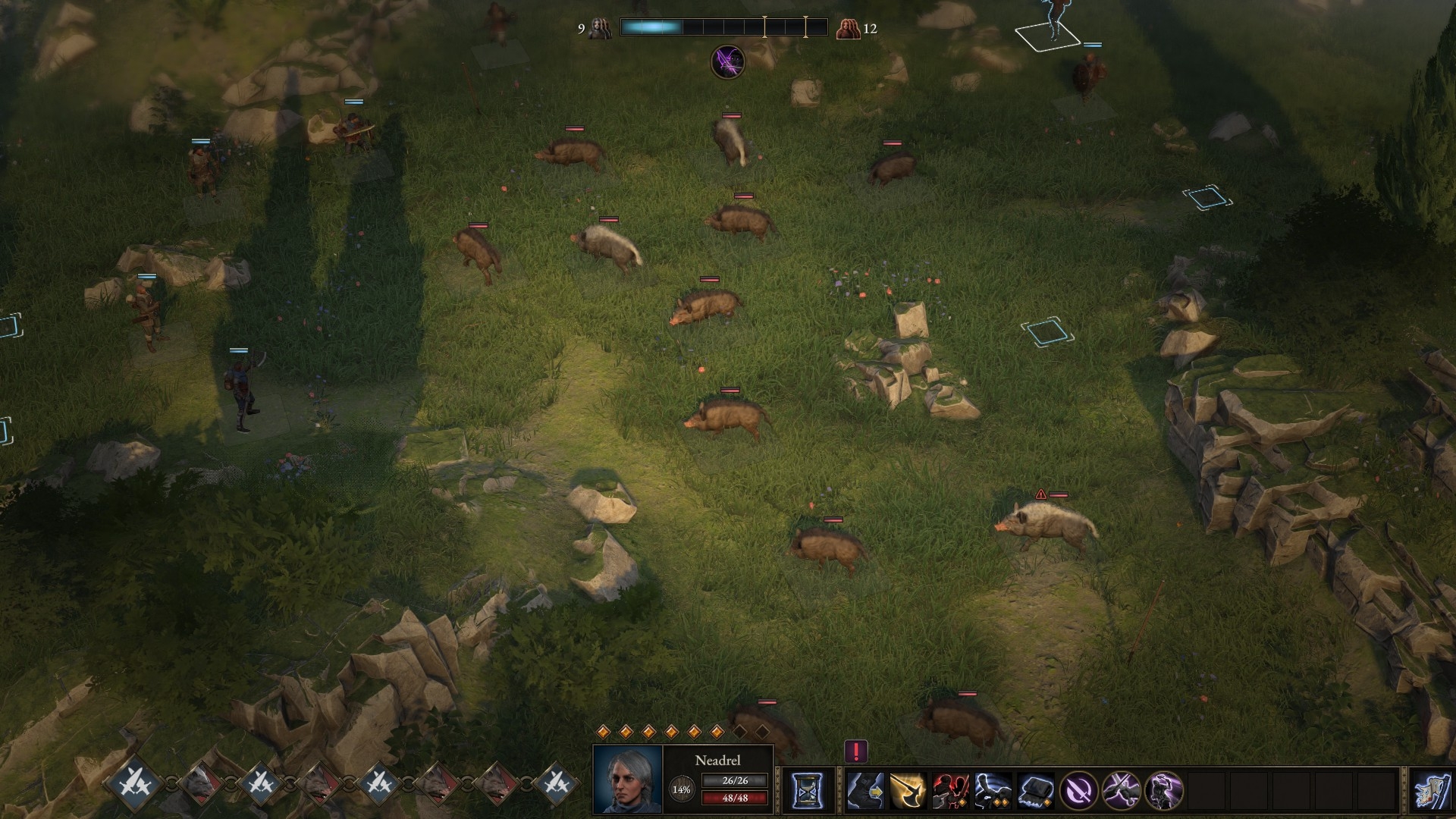The height and width of the screenshot is (819, 1456).
Task: Click the allied party count icon
Action: [x=600, y=29]
